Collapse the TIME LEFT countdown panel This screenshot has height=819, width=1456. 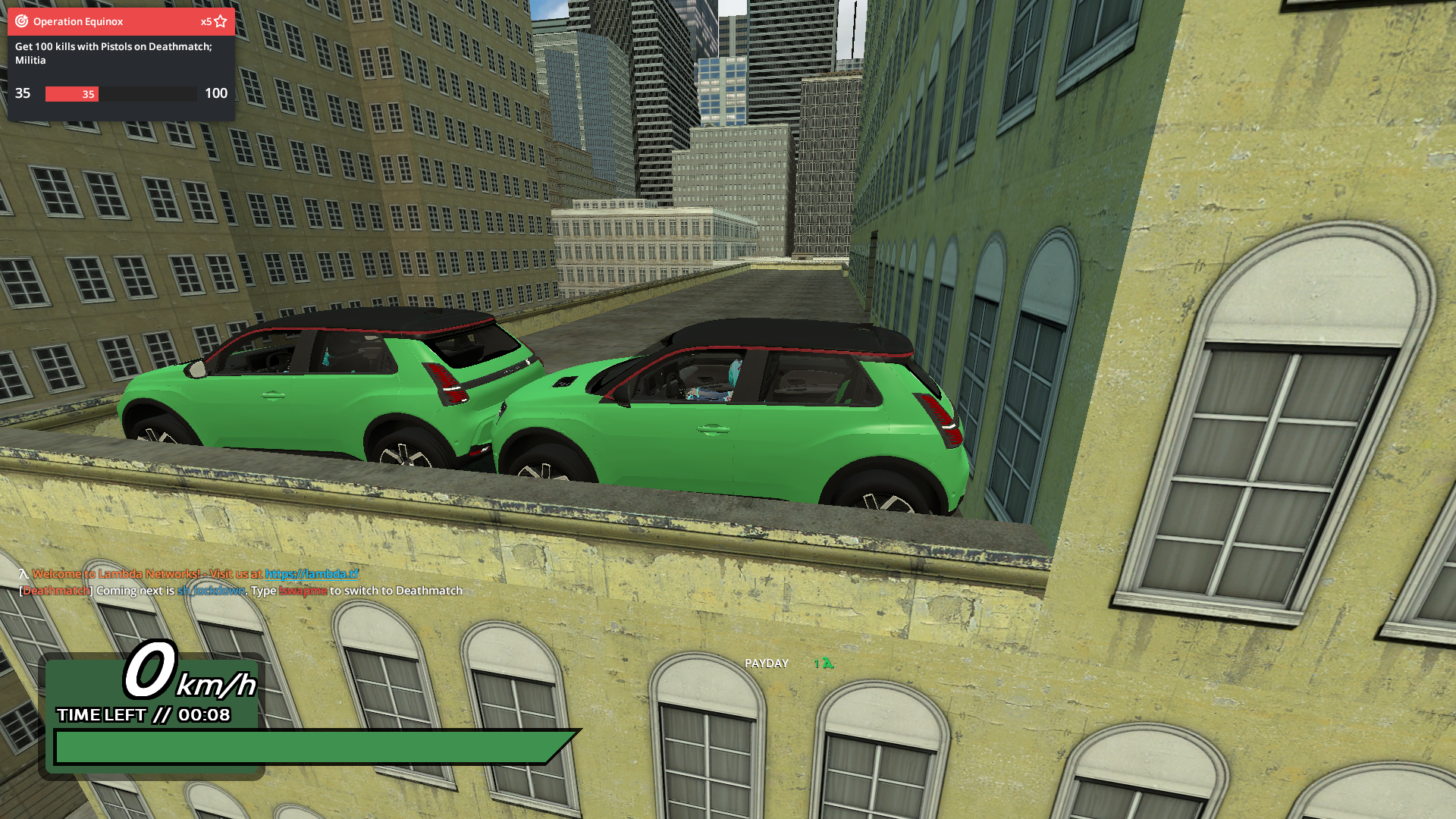click(x=144, y=714)
